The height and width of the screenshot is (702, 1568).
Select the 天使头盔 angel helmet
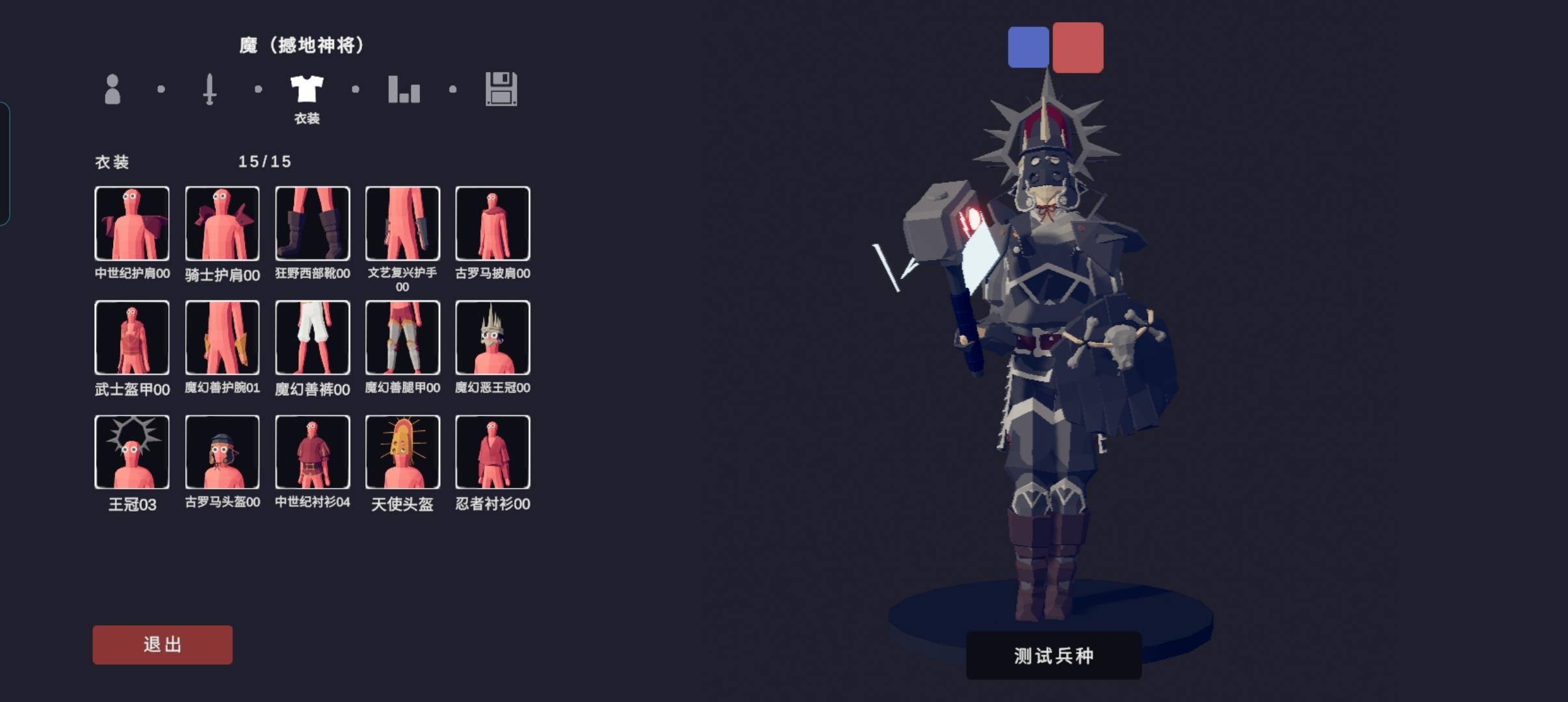pos(402,450)
